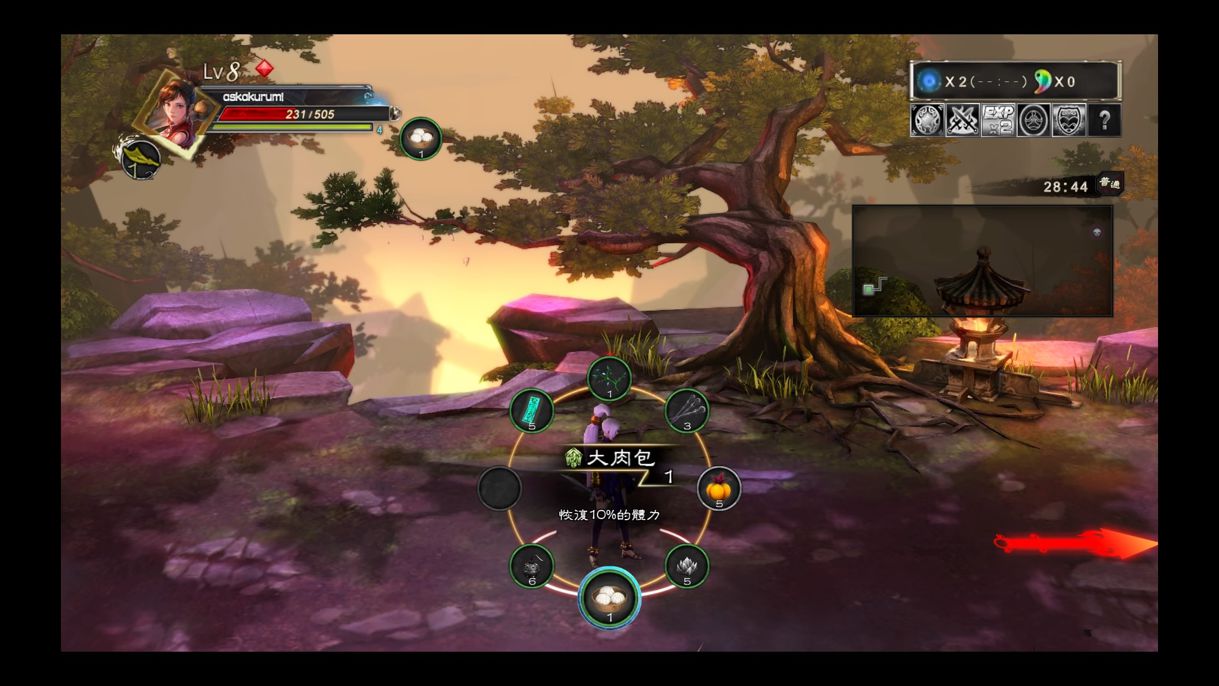Select the meat bun slot in item wheel
The width and height of the screenshot is (1219, 686).
609,596
